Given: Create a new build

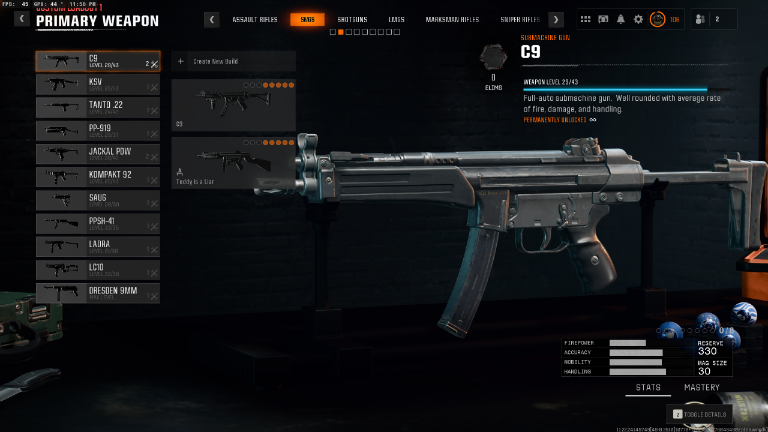Looking at the screenshot, I should click(x=233, y=62).
